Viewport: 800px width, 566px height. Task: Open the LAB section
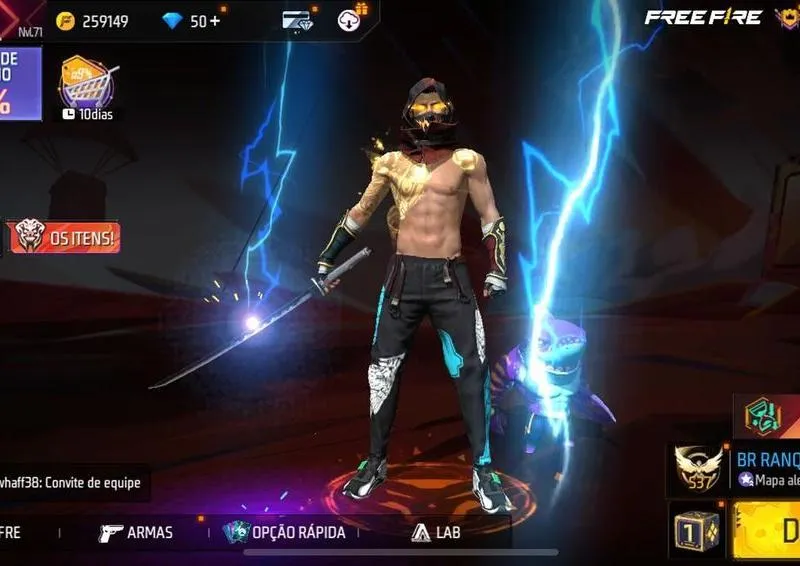click(x=437, y=533)
